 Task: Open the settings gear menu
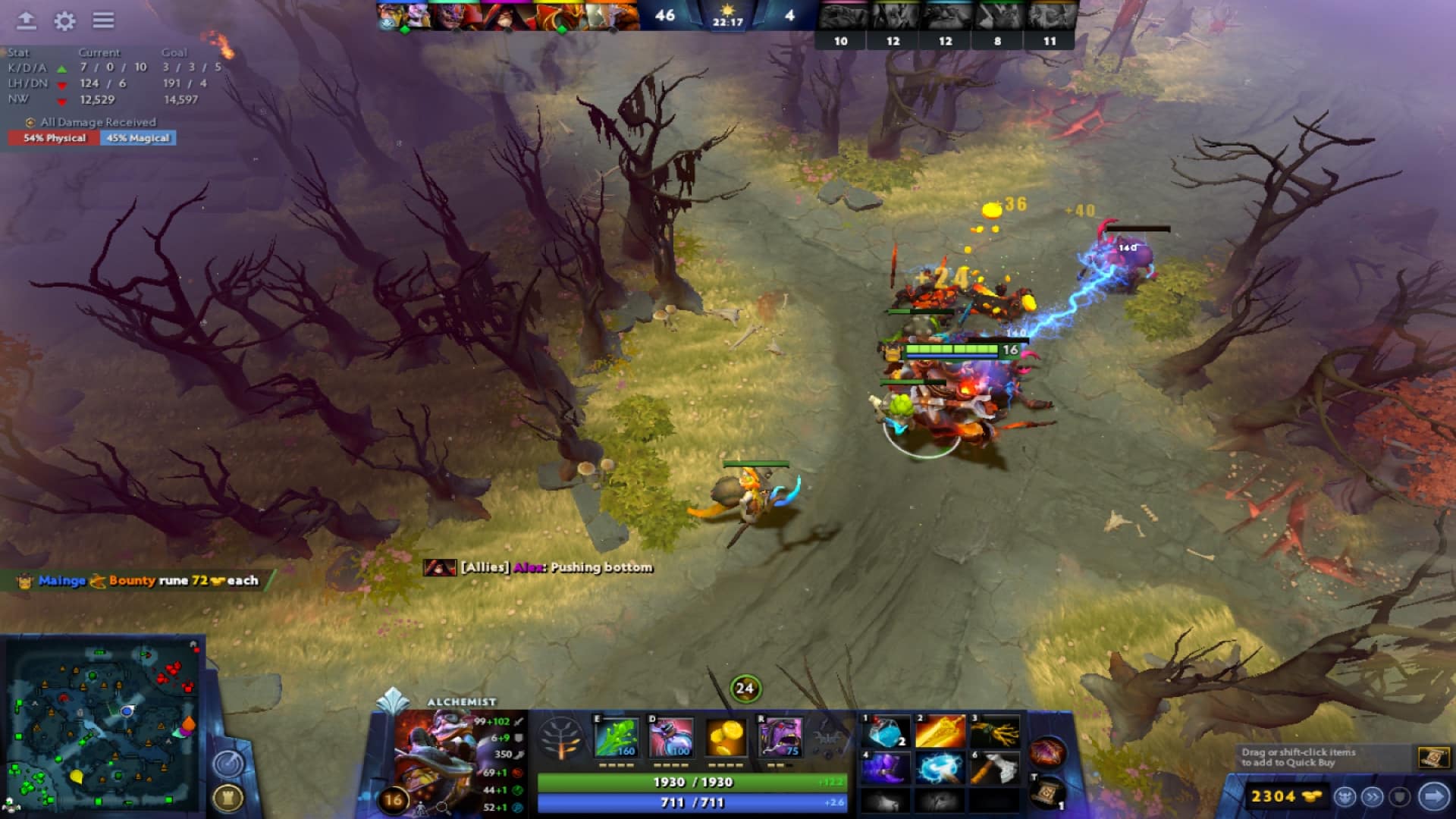click(64, 19)
